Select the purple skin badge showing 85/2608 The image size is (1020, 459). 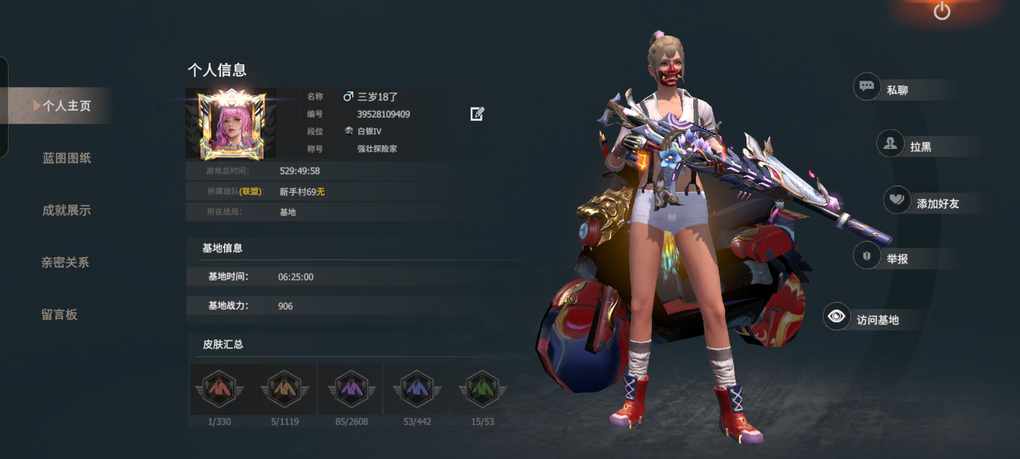351,389
